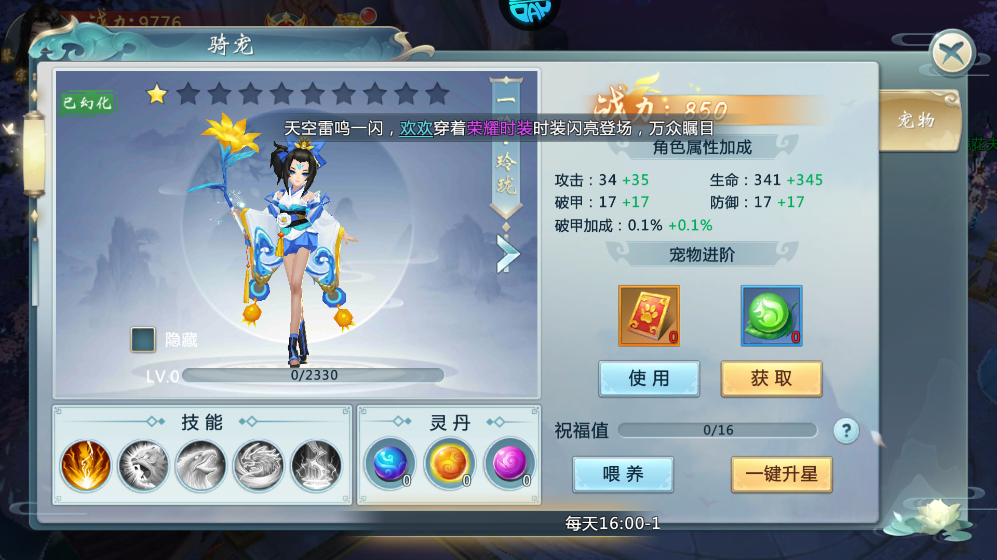Feed the pet with 喂养
The image size is (997, 560).
(x=623, y=474)
